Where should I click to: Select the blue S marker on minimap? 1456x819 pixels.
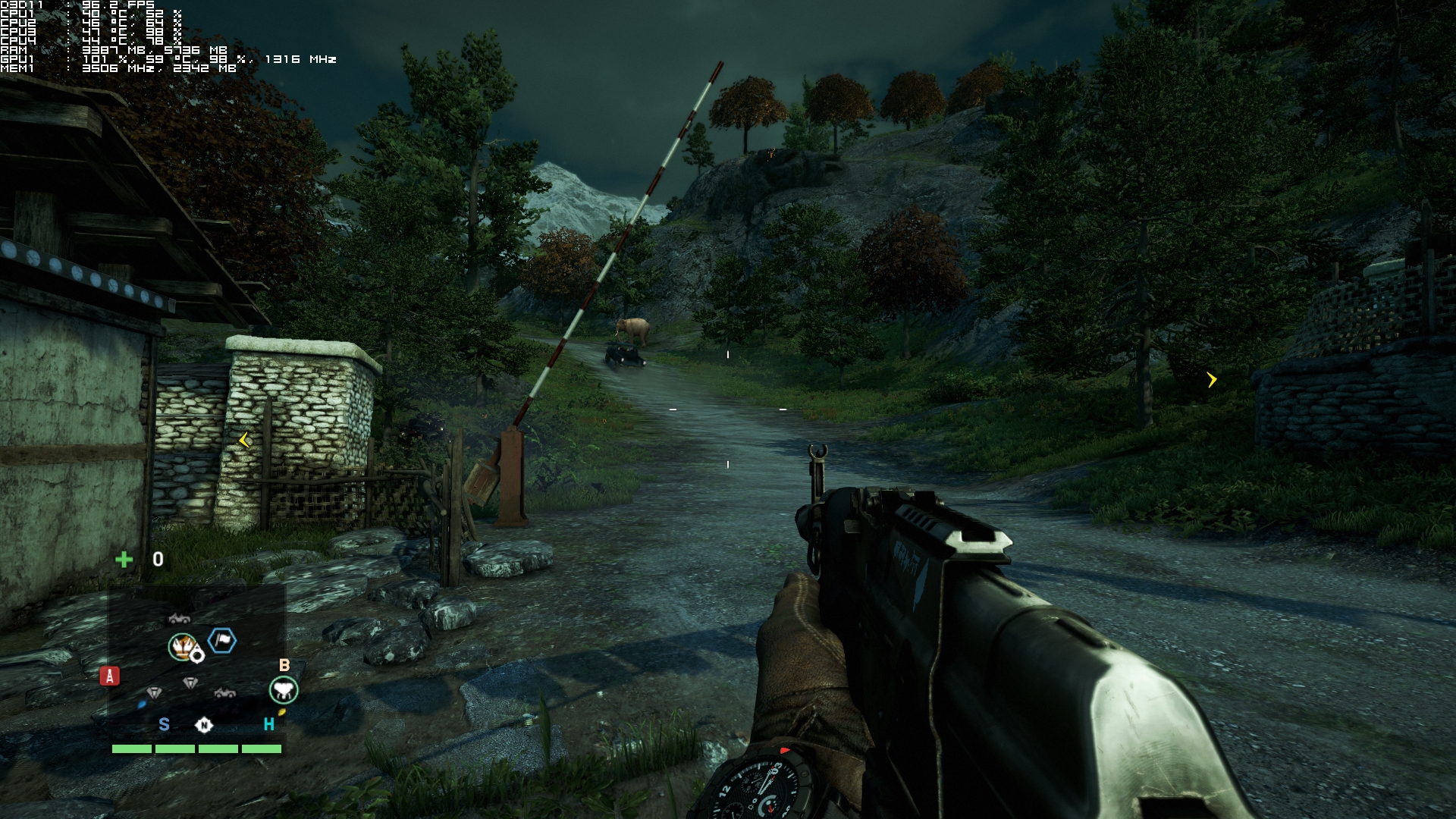164,724
